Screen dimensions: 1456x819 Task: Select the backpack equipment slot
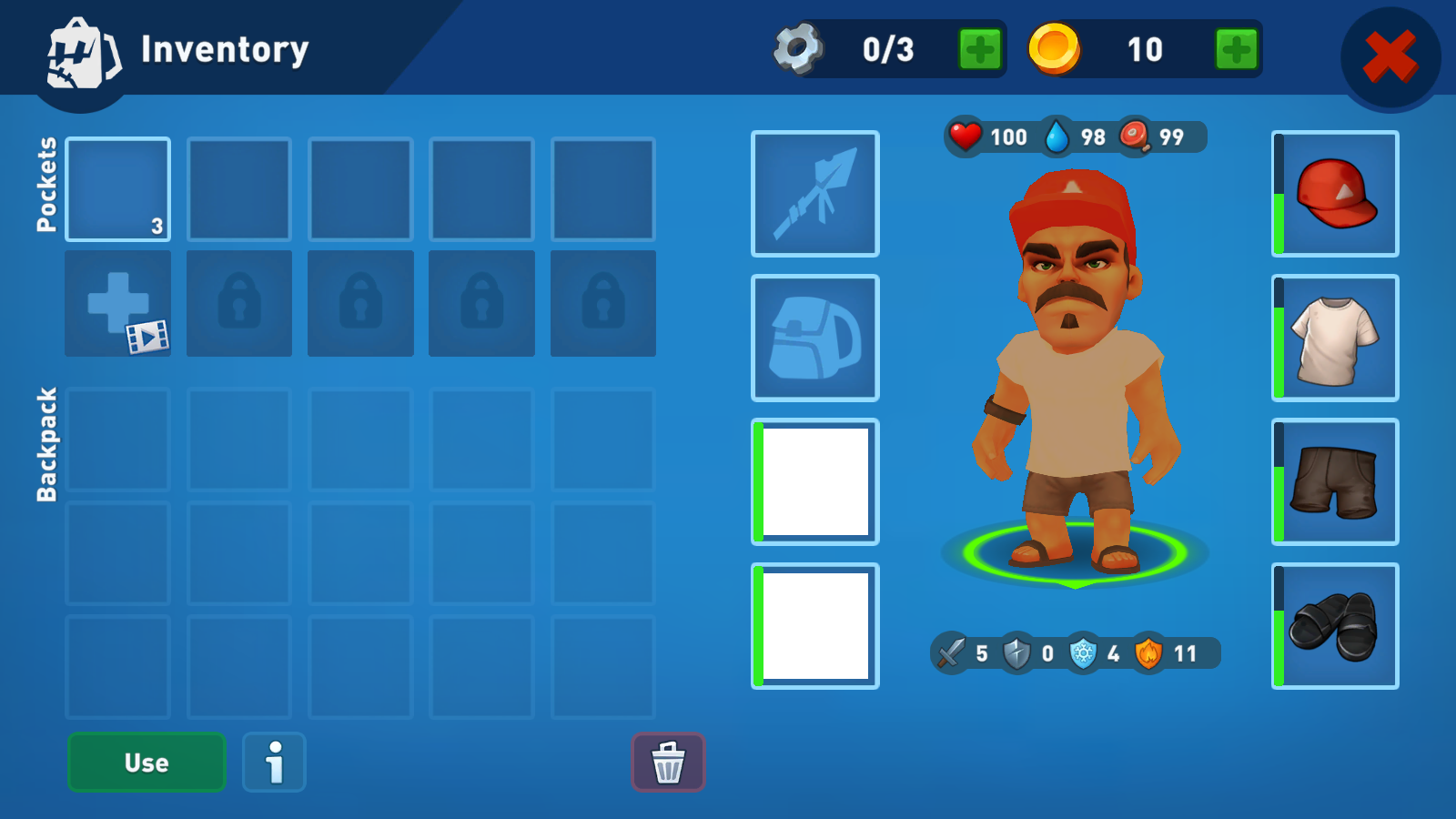pos(814,338)
